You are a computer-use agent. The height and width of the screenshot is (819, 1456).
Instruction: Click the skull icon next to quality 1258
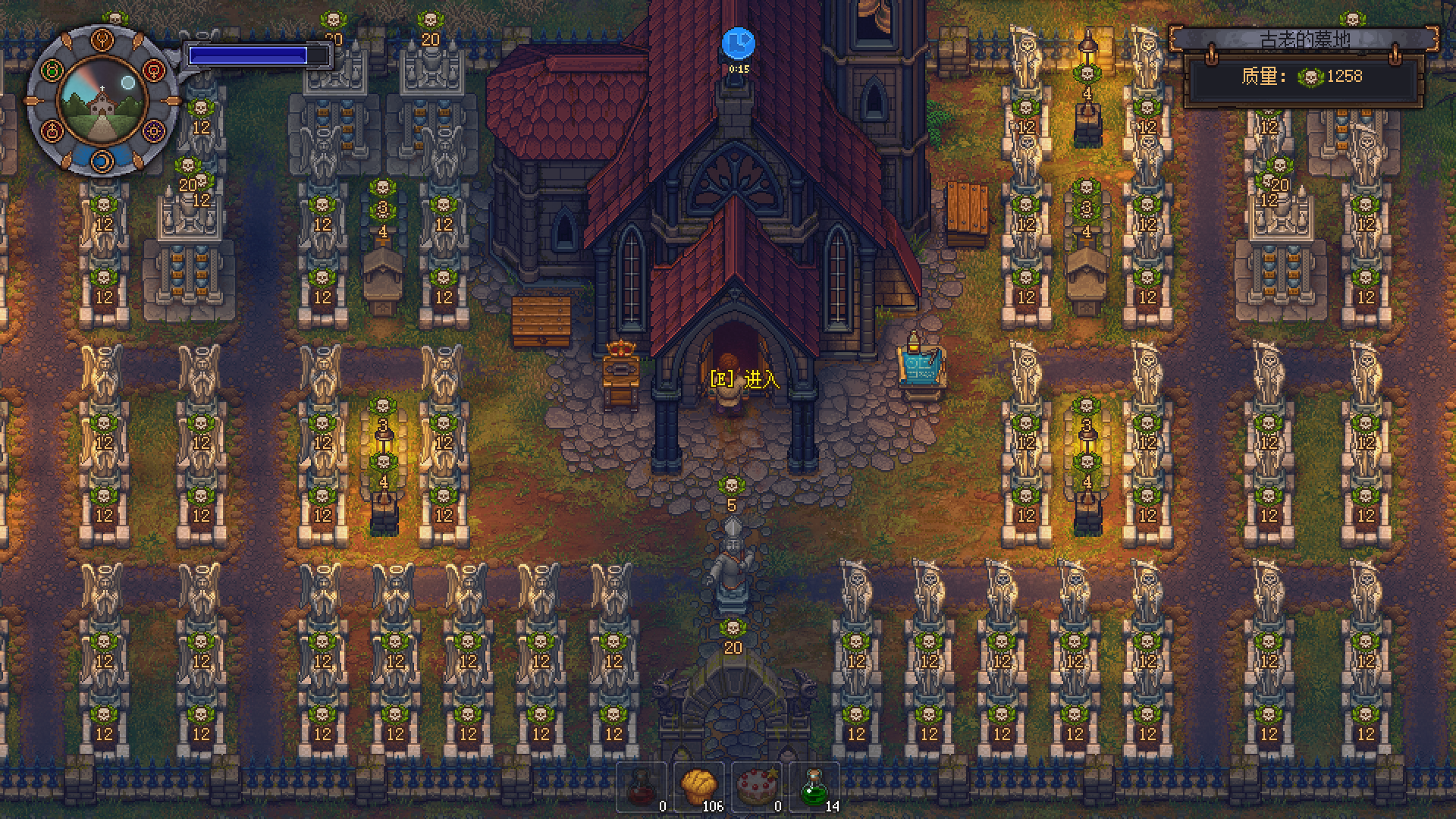[x=1310, y=77]
